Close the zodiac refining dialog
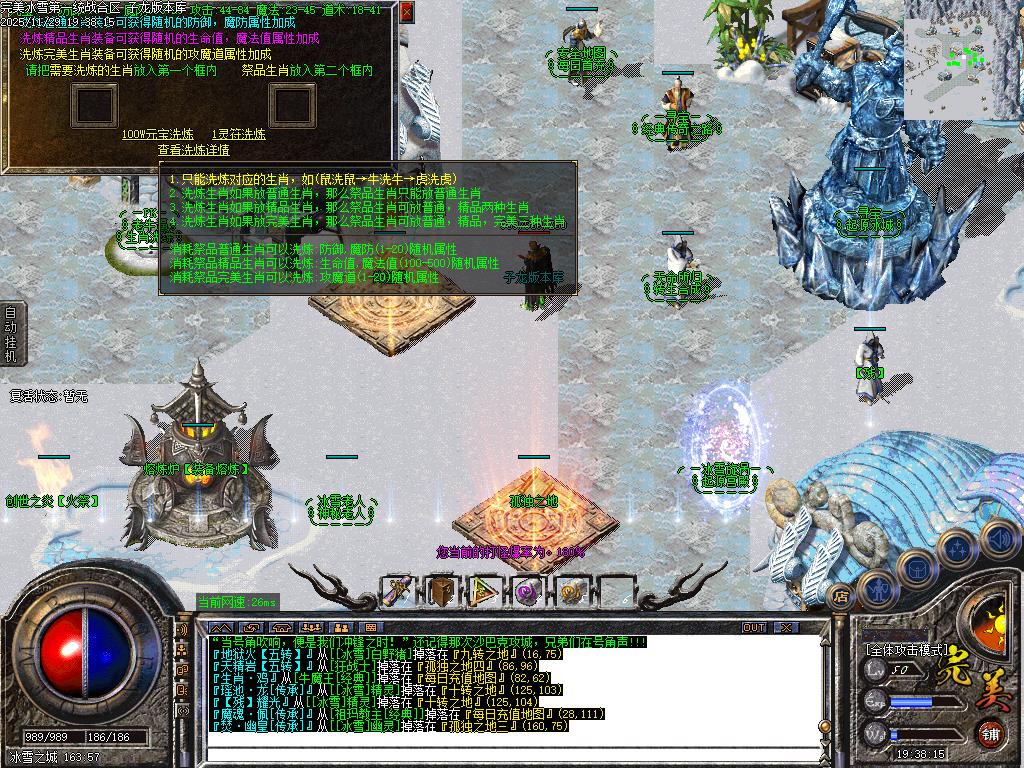 pyautogui.click(x=406, y=12)
